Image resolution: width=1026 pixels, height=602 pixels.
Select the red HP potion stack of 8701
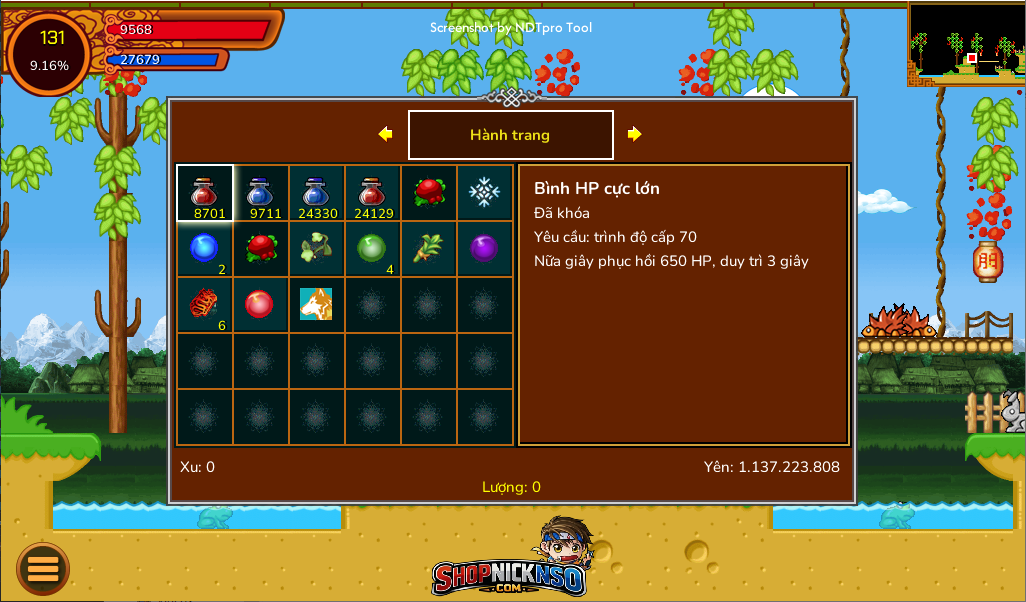[205, 192]
